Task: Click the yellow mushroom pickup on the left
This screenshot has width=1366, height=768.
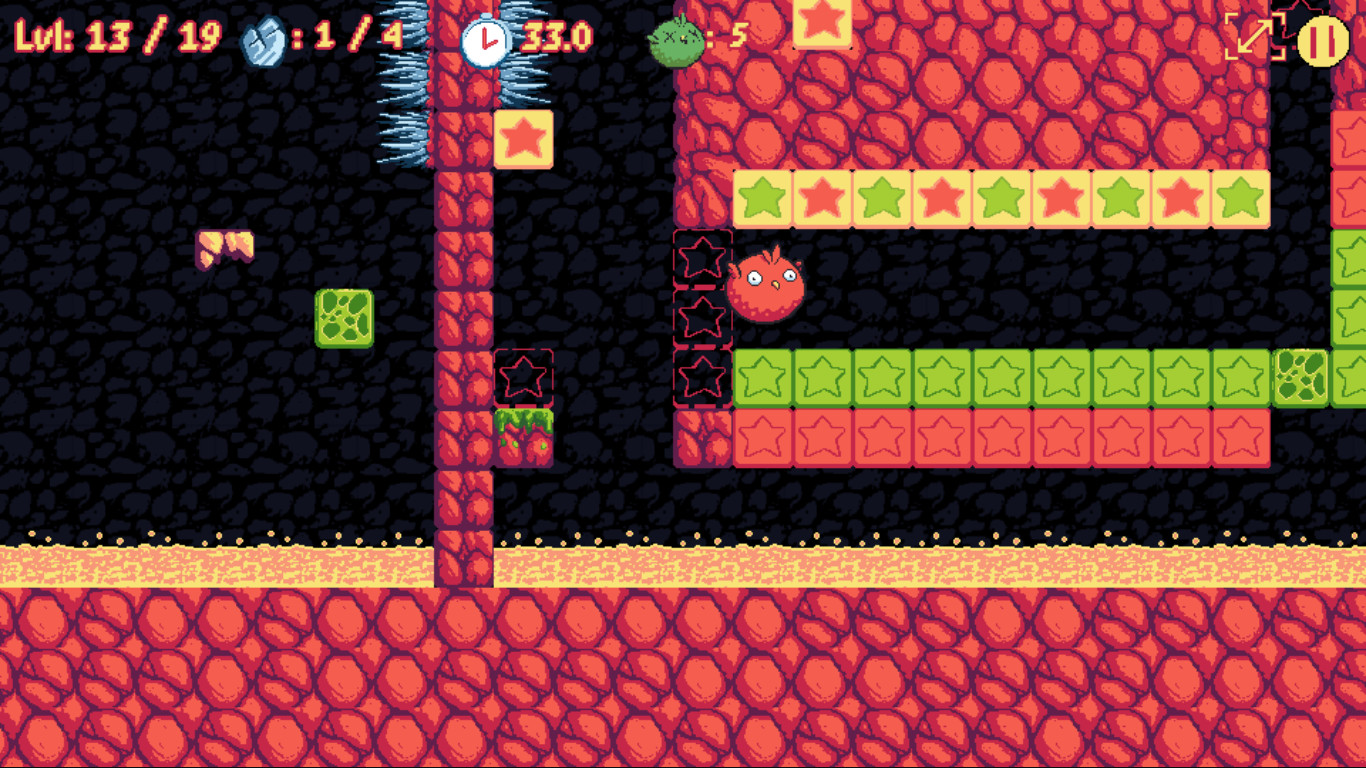Action: [x=225, y=248]
